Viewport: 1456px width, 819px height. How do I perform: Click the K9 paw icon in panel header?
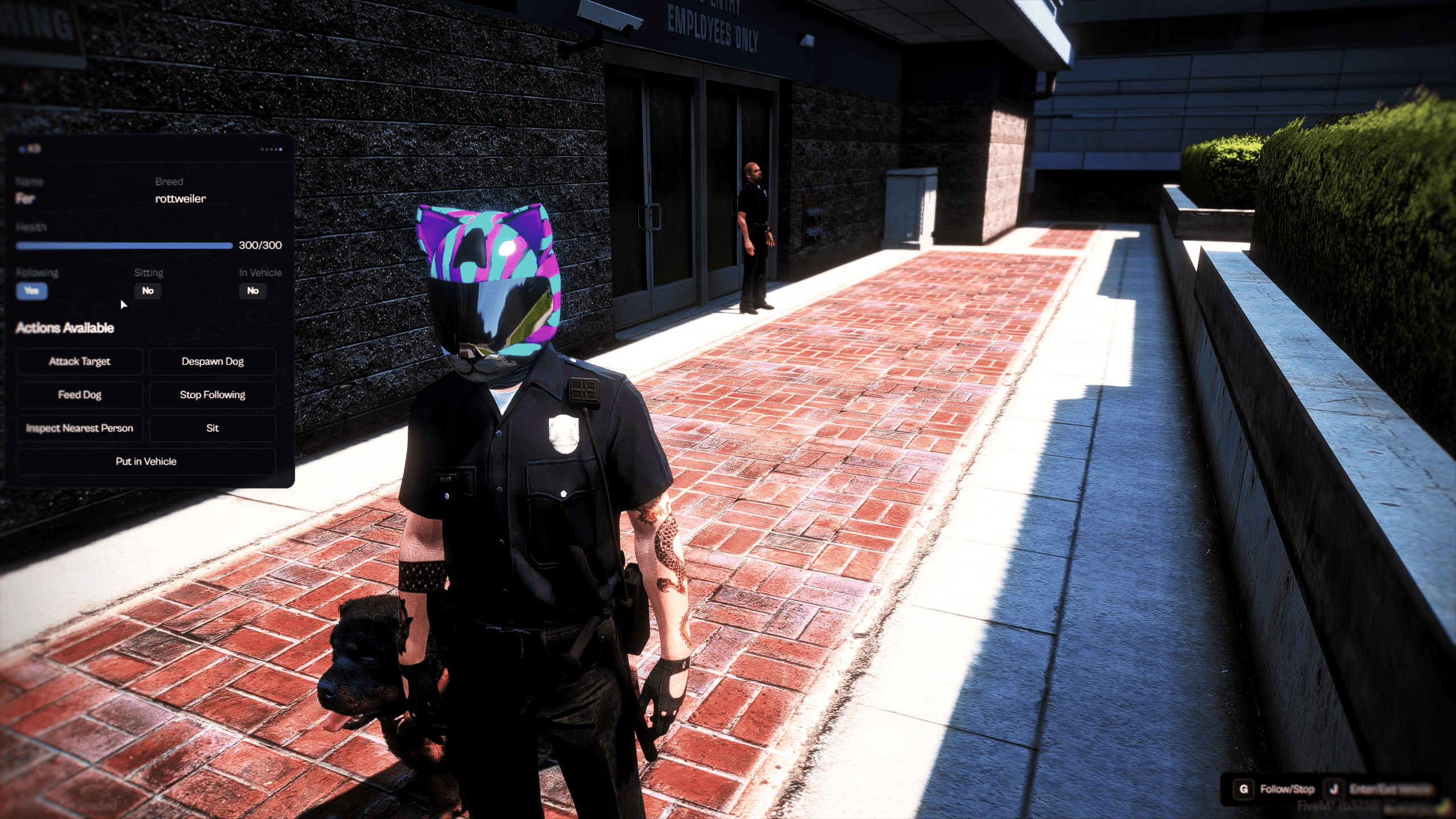[x=22, y=150]
